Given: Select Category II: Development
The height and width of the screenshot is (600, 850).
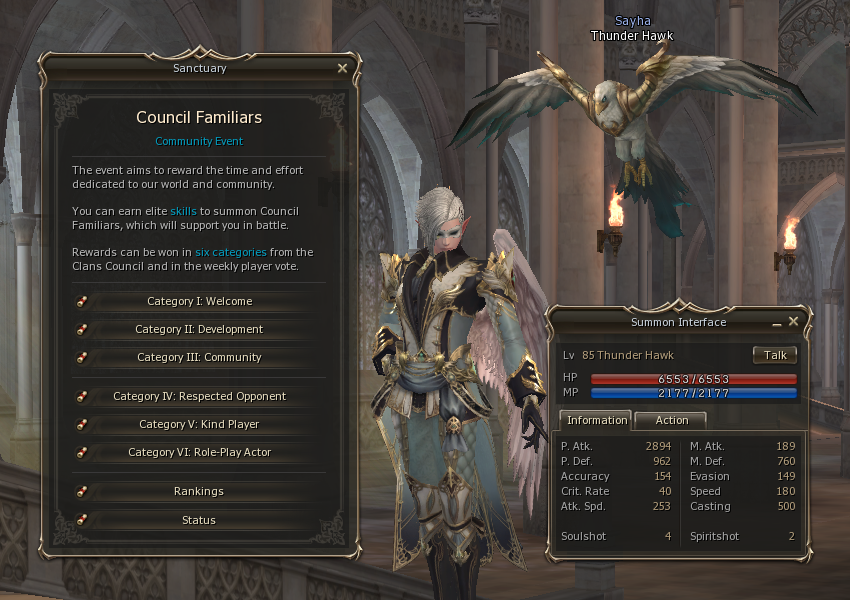Looking at the screenshot, I should coord(199,329).
